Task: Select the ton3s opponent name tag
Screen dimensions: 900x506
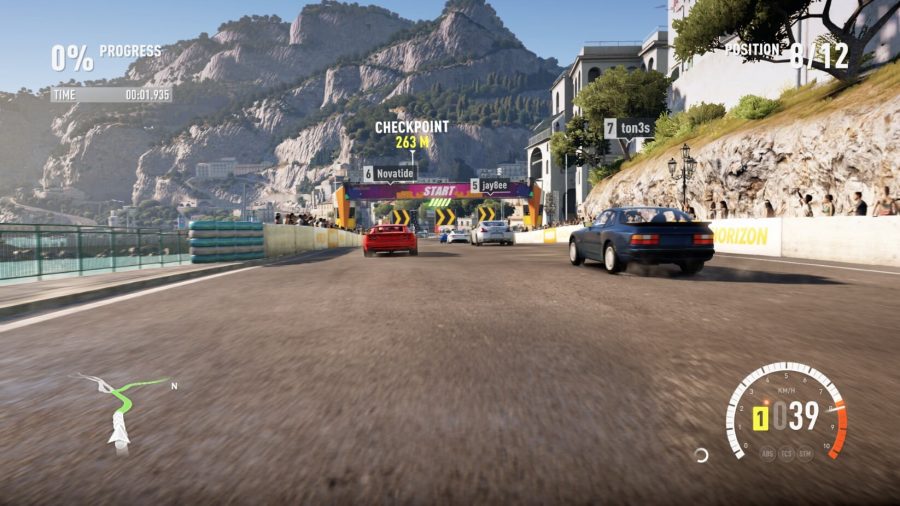Action: pyautogui.click(x=629, y=128)
